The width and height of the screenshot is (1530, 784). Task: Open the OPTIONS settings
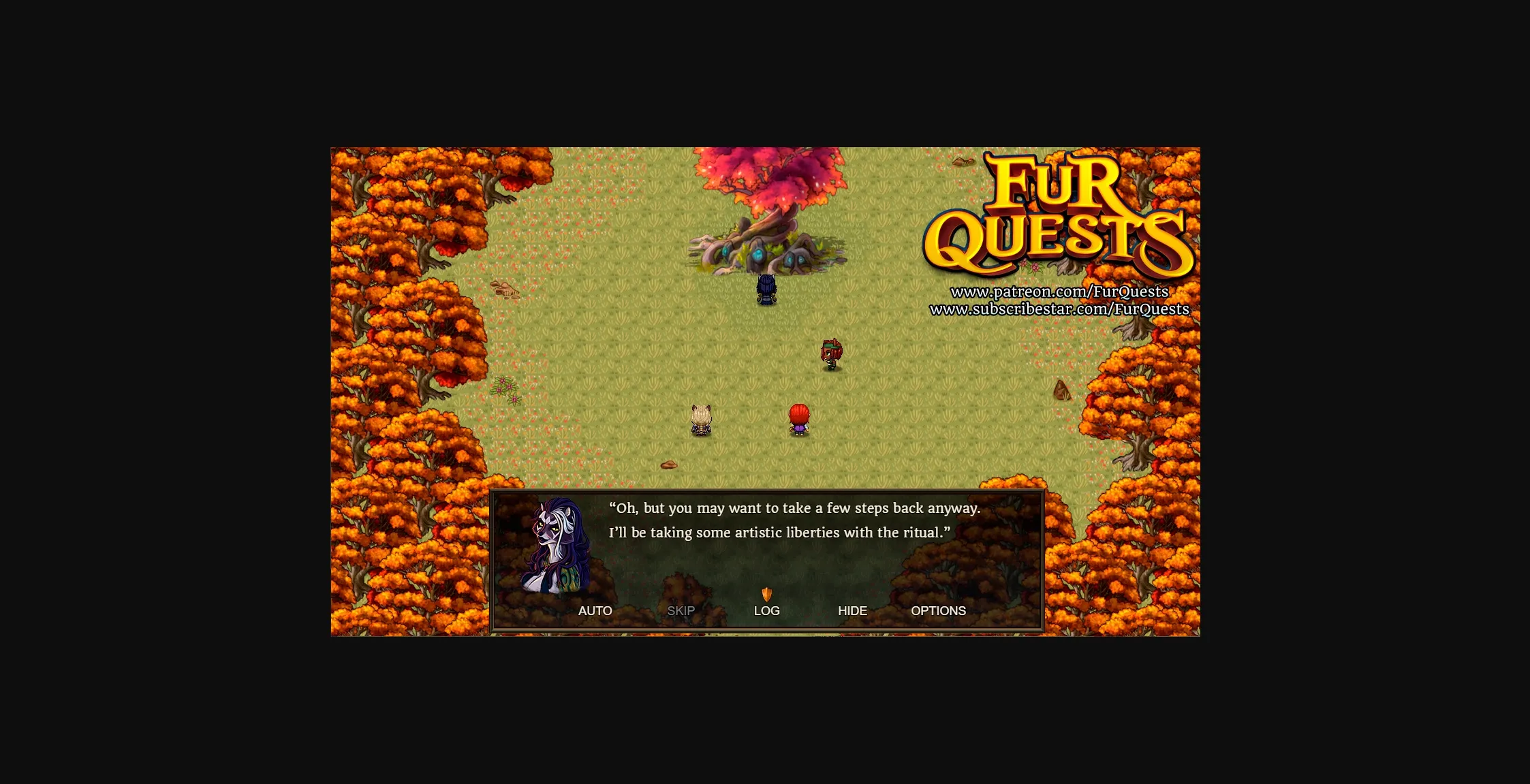click(938, 611)
